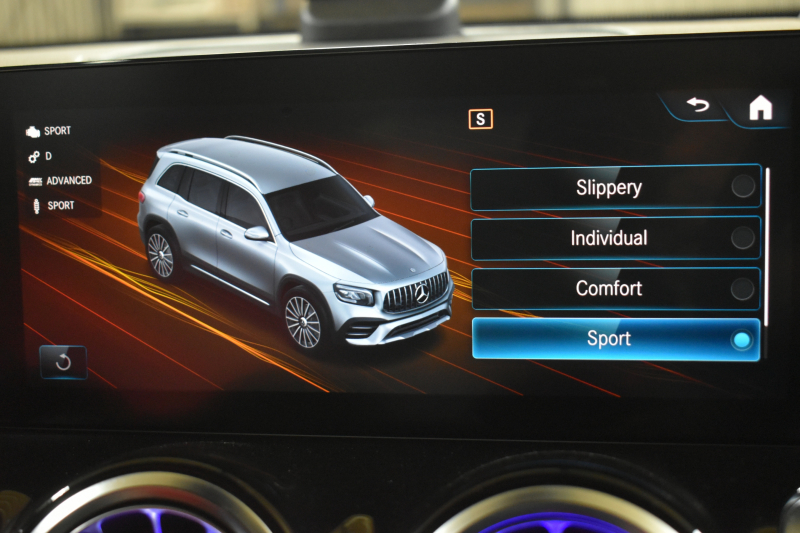Open the home screen
The width and height of the screenshot is (800, 533).
tap(761, 108)
